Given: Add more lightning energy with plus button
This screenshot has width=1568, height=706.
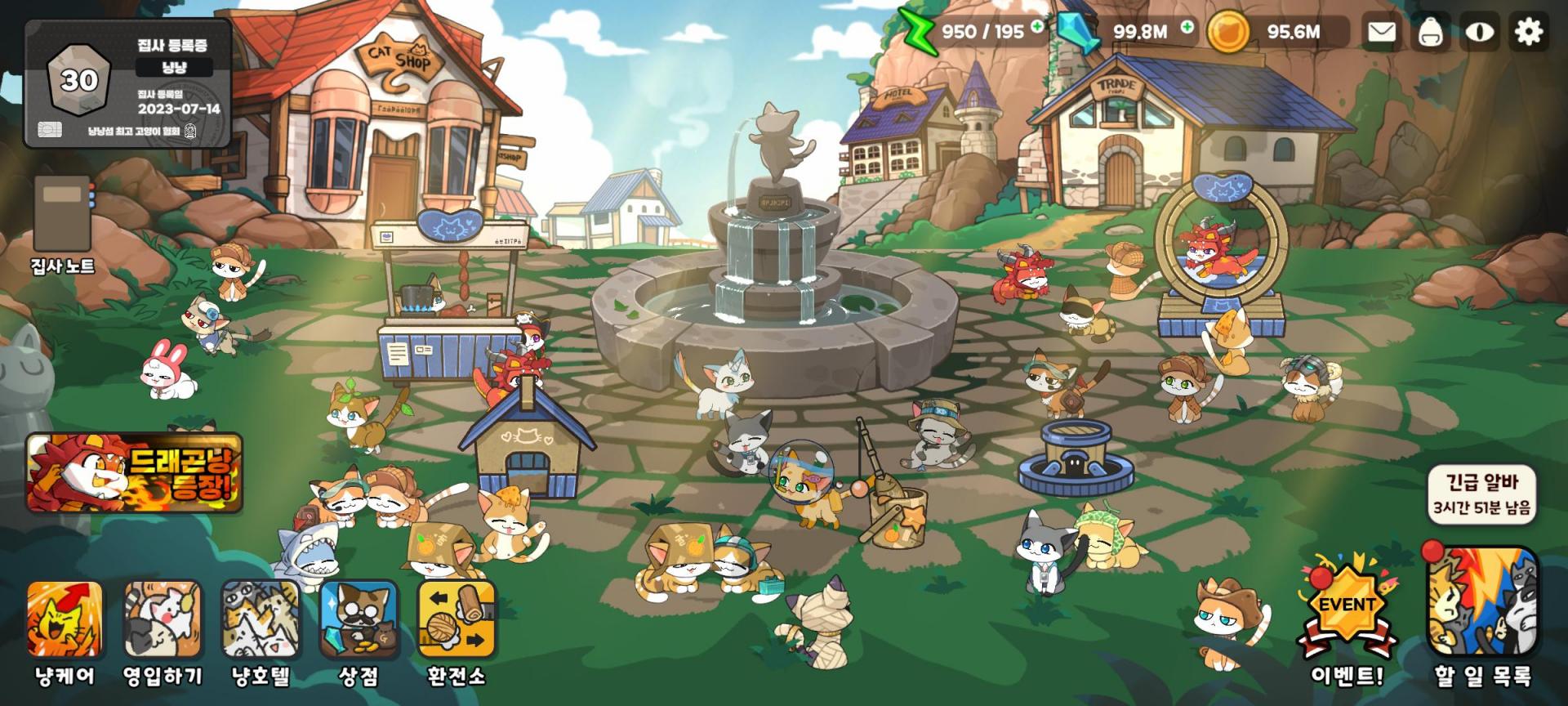Looking at the screenshot, I should (1037, 26).
